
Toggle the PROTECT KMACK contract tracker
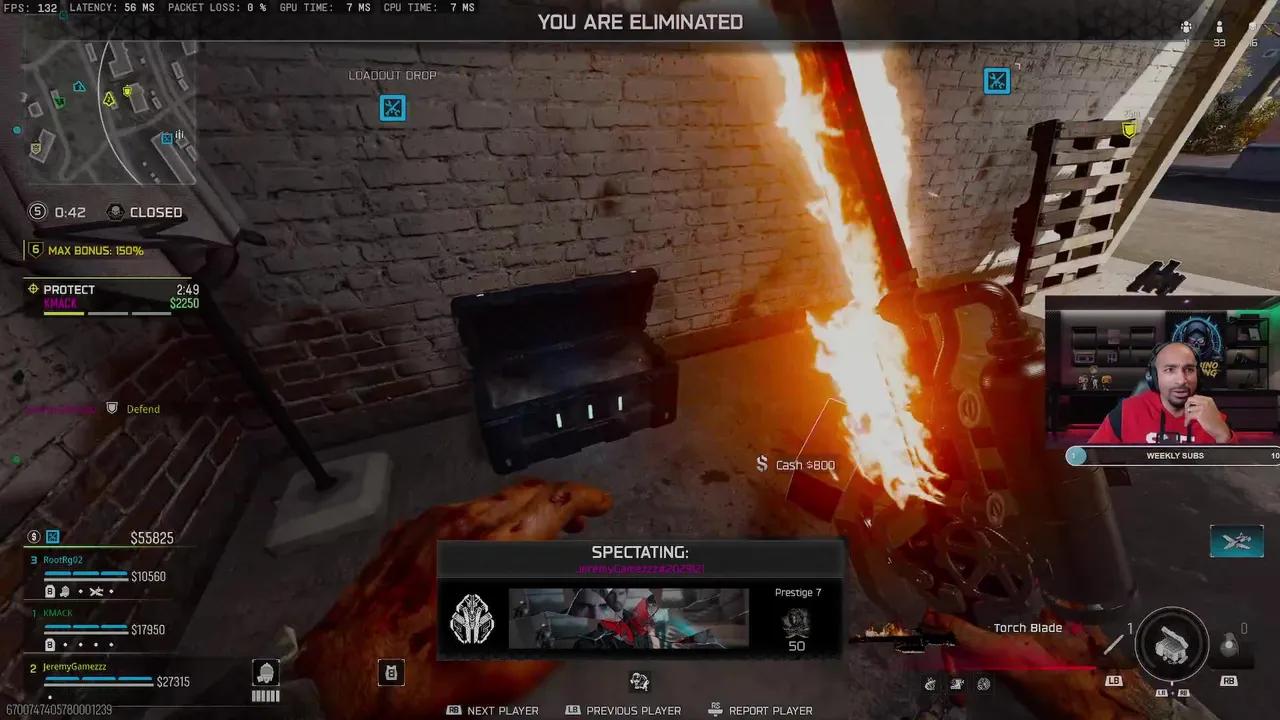[110, 295]
